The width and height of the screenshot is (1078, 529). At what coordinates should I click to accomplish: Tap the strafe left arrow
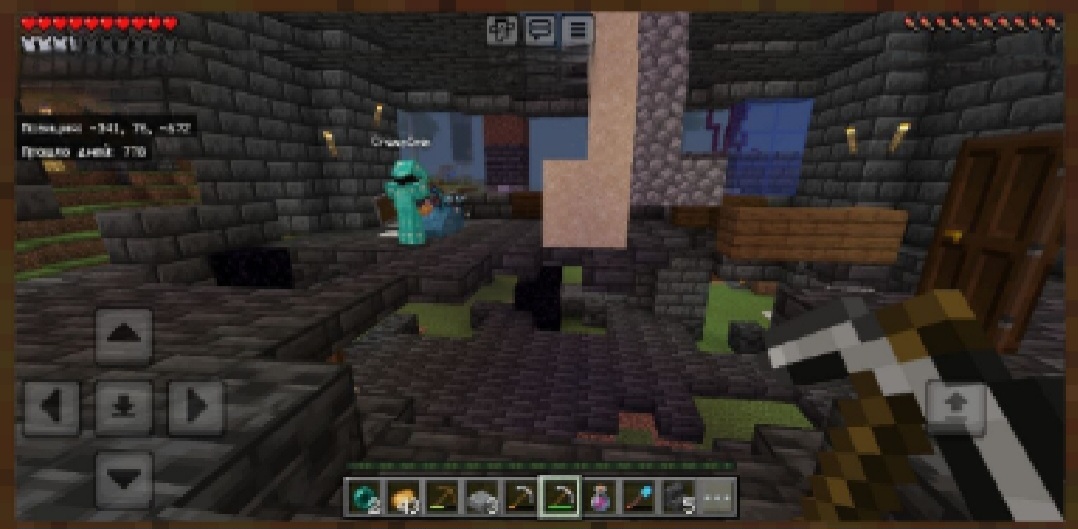tap(52, 407)
